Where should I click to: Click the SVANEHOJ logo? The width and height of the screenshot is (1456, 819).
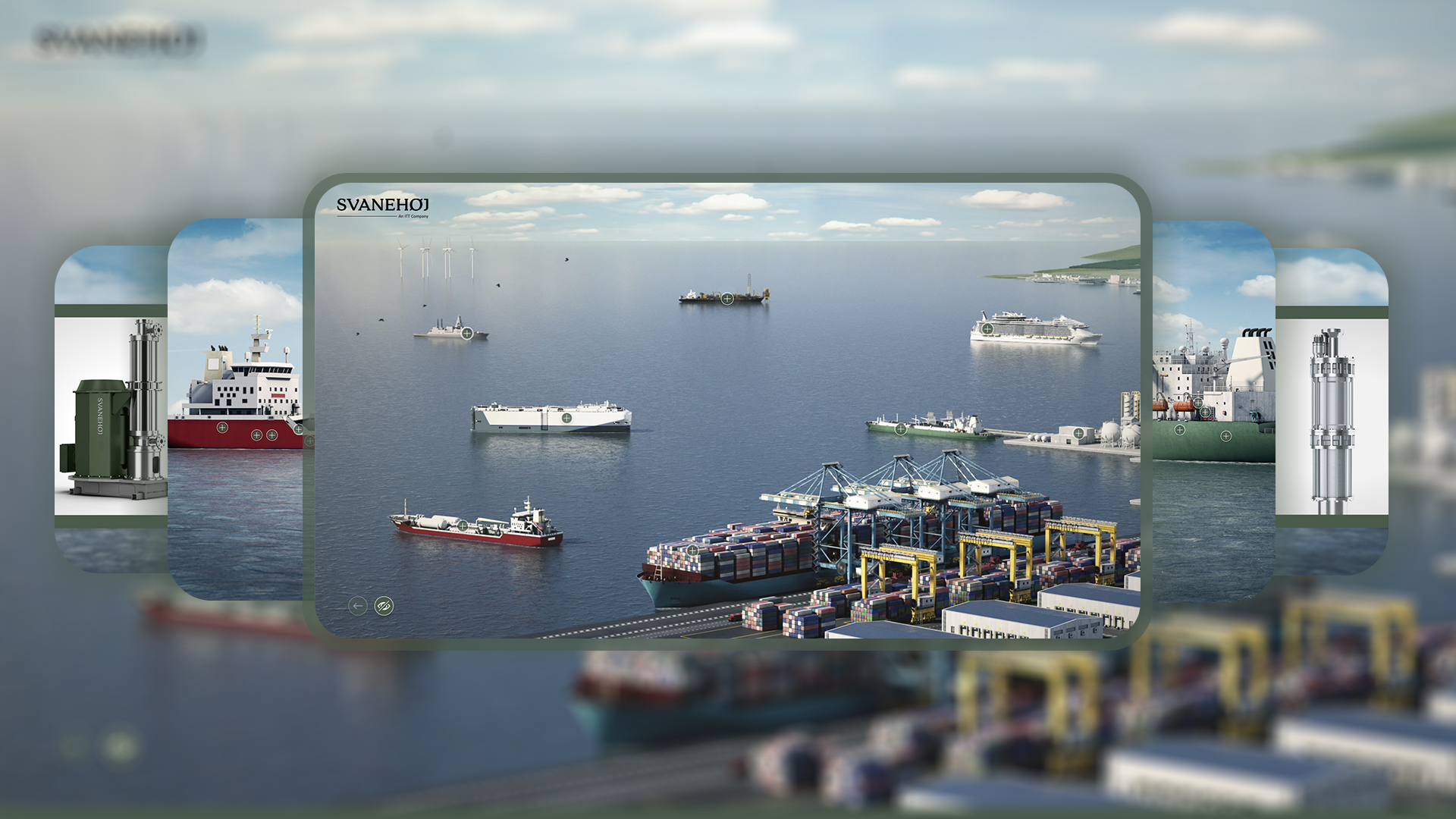(x=384, y=206)
